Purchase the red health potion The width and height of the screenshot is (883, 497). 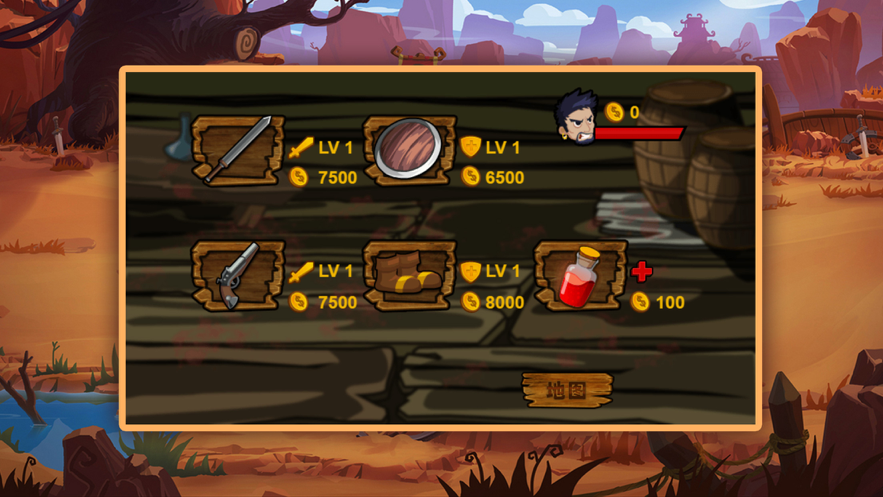click(580, 276)
